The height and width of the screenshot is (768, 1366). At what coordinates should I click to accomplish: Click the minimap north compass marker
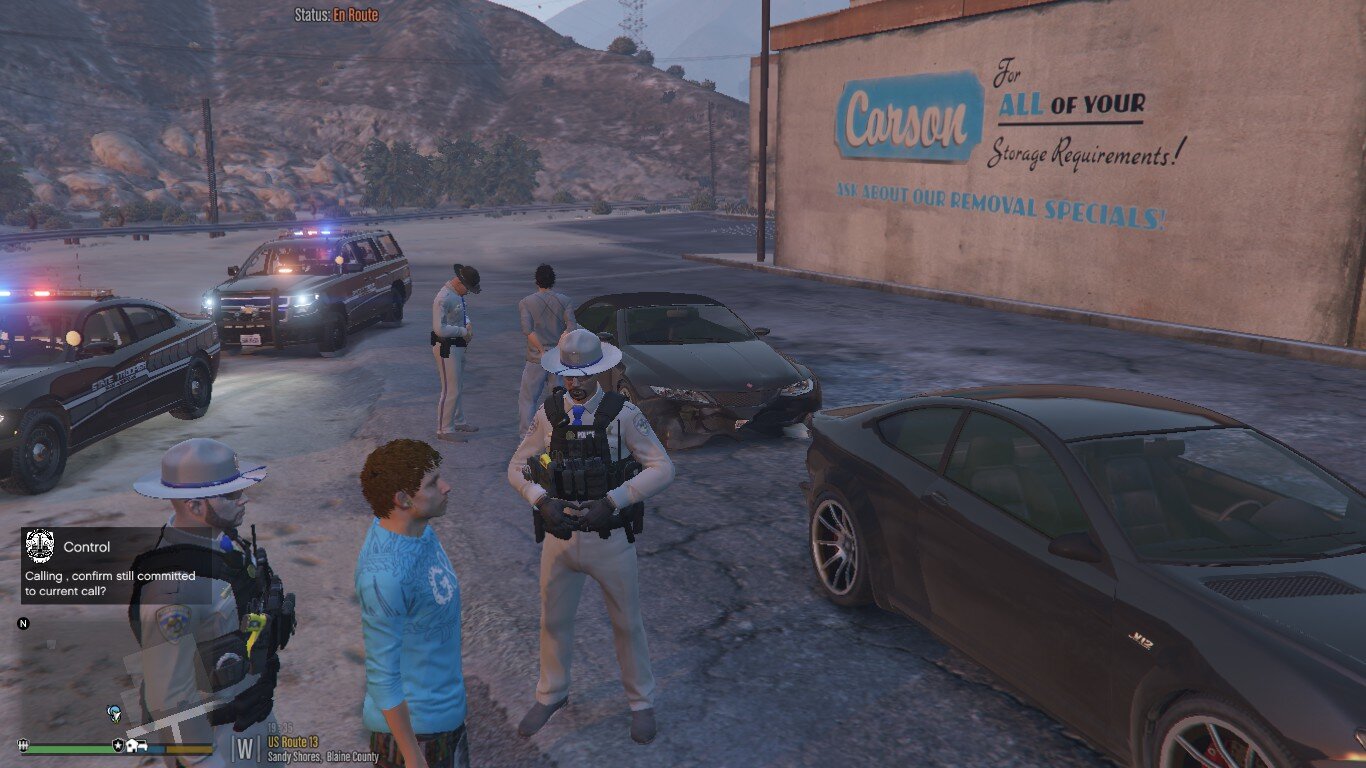(x=23, y=624)
